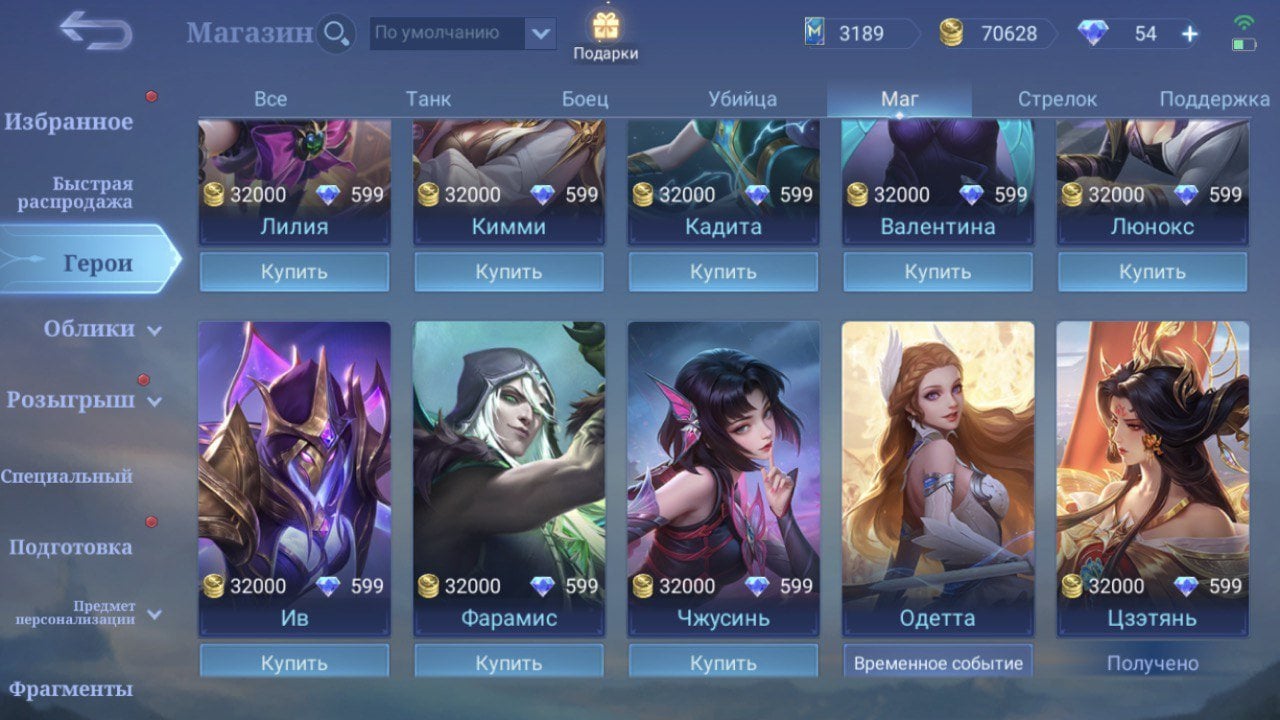
Task: Click Временное событие under Одетта
Action: click(x=937, y=662)
